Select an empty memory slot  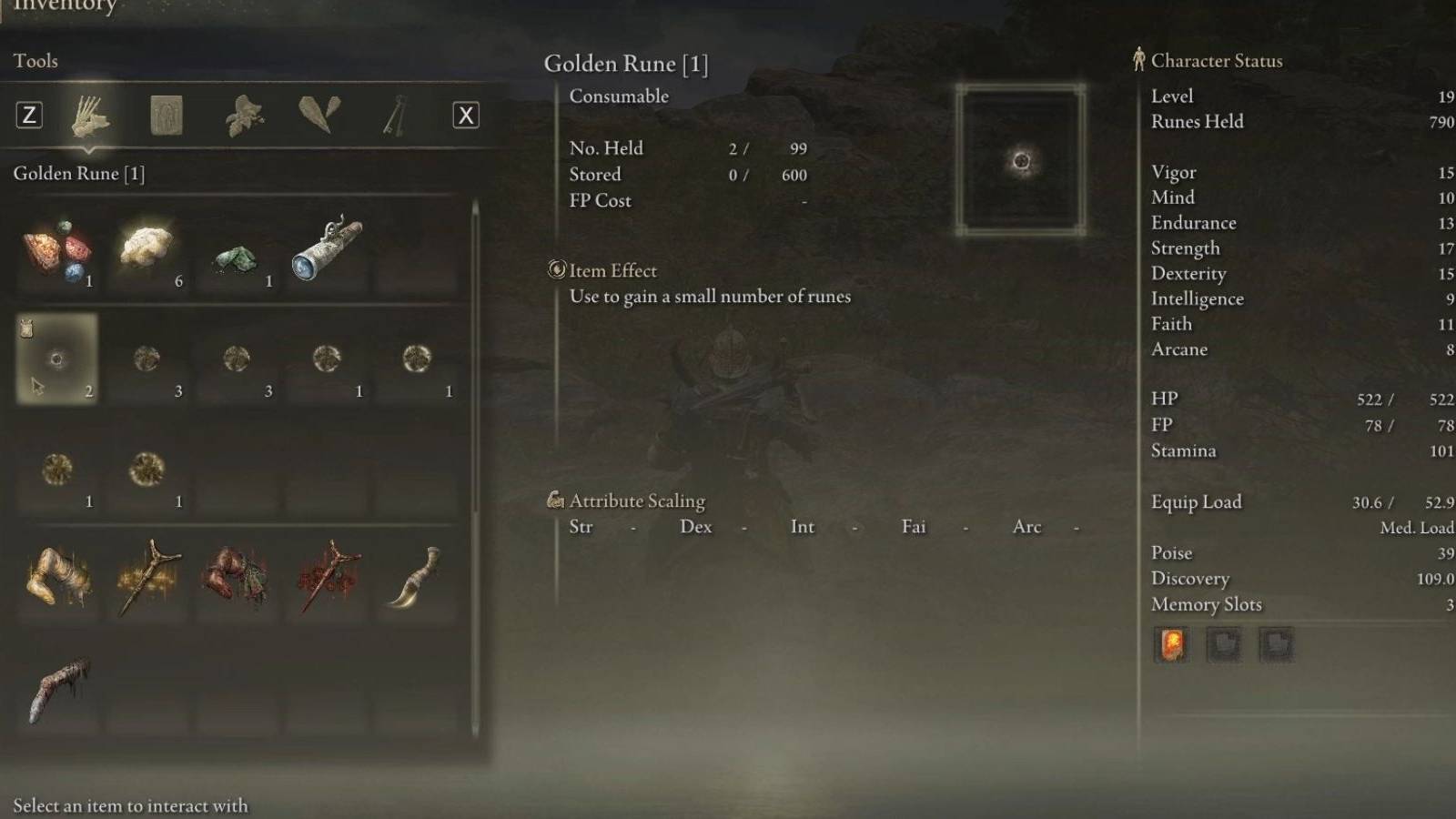[1224, 645]
